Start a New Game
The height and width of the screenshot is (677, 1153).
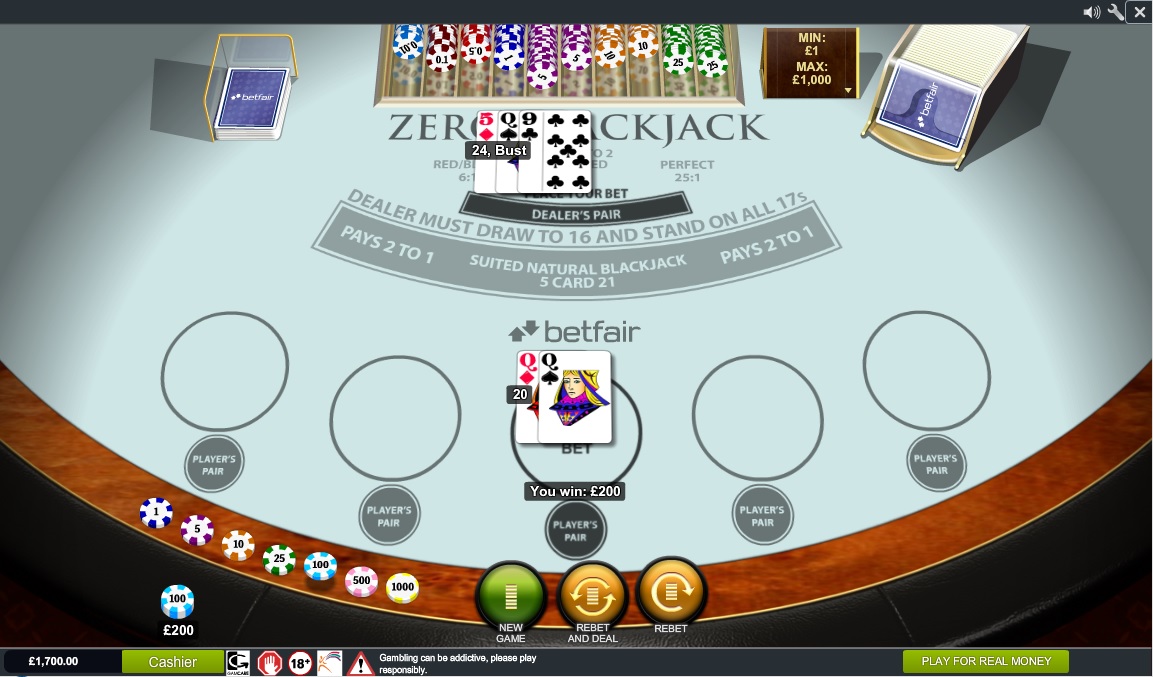511,595
